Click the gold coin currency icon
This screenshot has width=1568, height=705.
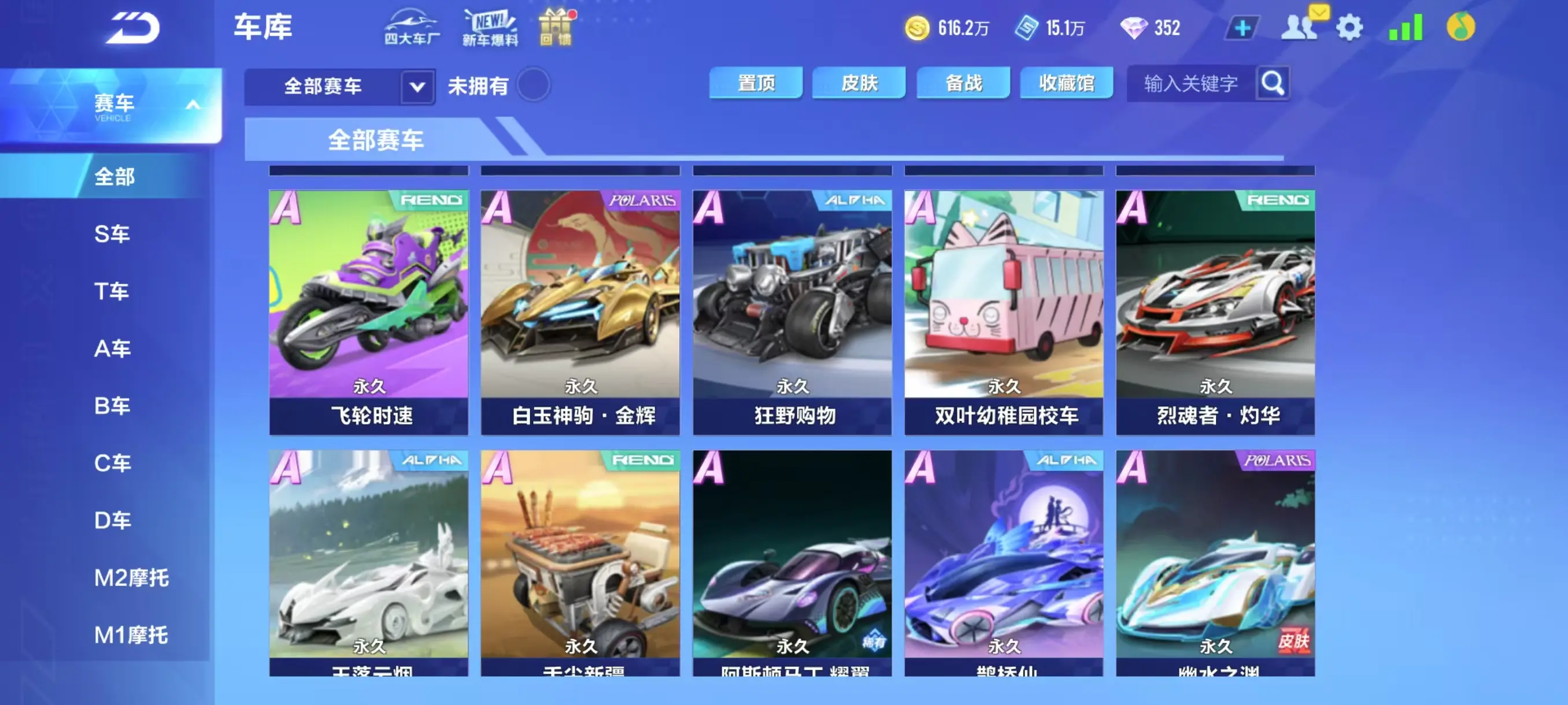(x=918, y=27)
